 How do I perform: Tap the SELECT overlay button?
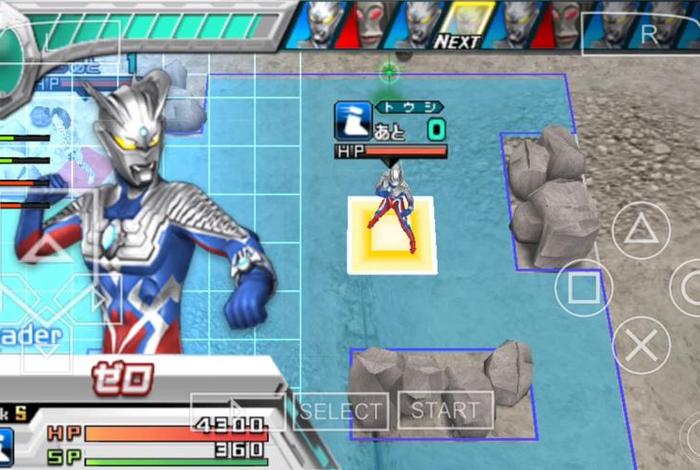pyautogui.click(x=342, y=410)
